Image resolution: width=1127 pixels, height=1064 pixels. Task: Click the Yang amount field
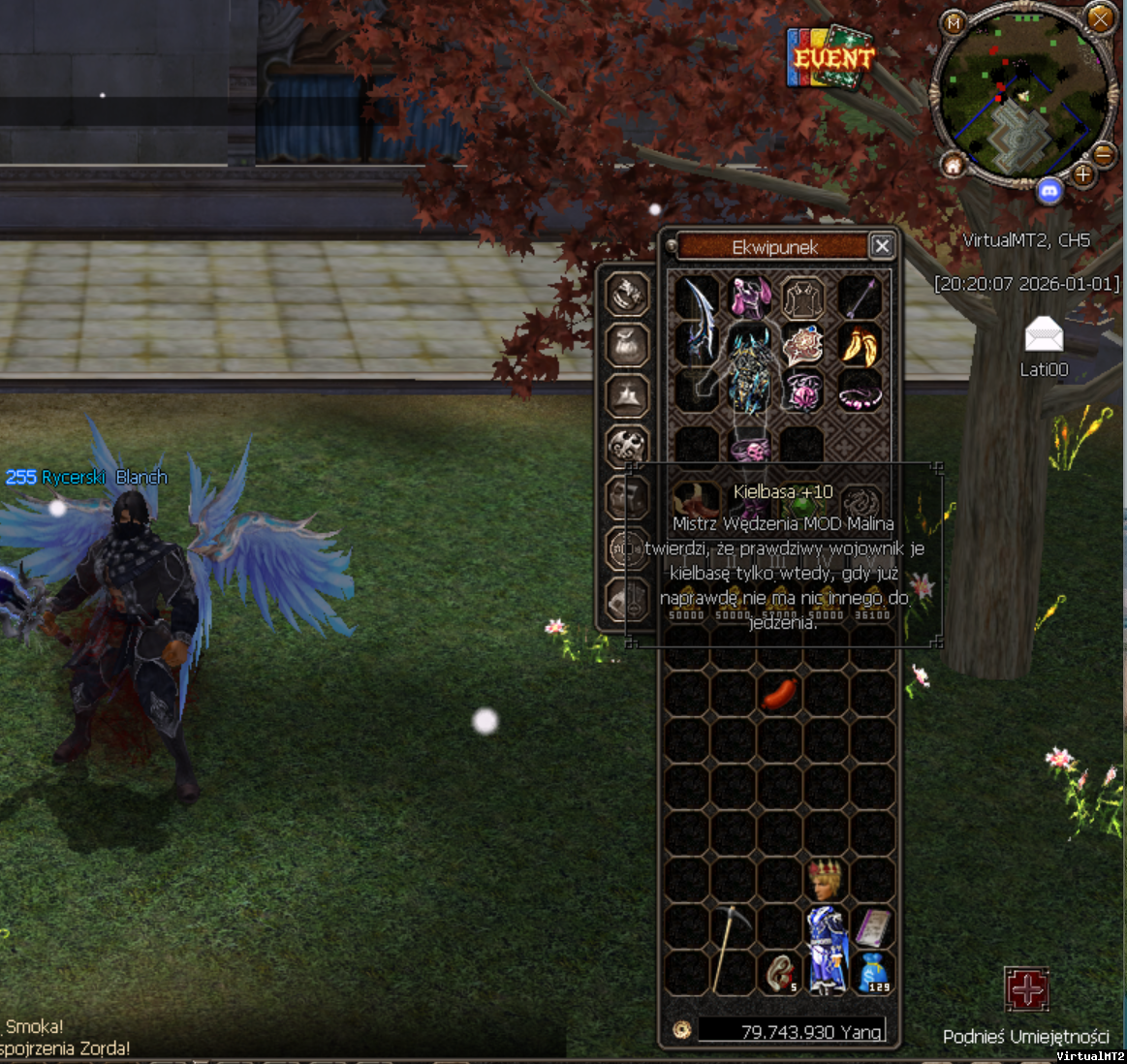[x=791, y=1031]
